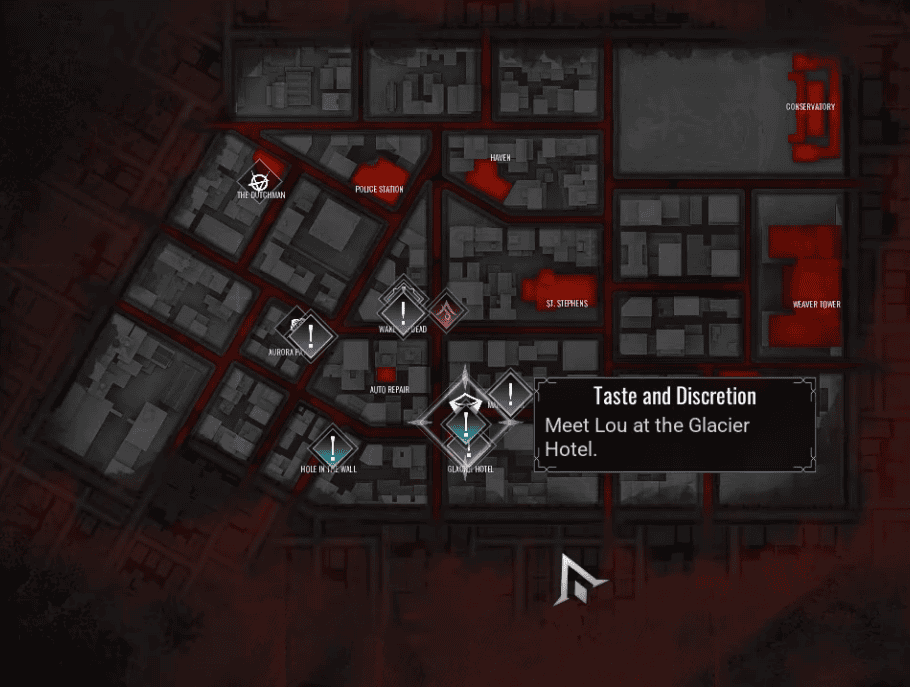
Task: Choose the Wake the Dead quest marker
Action: [x=403, y=313]
